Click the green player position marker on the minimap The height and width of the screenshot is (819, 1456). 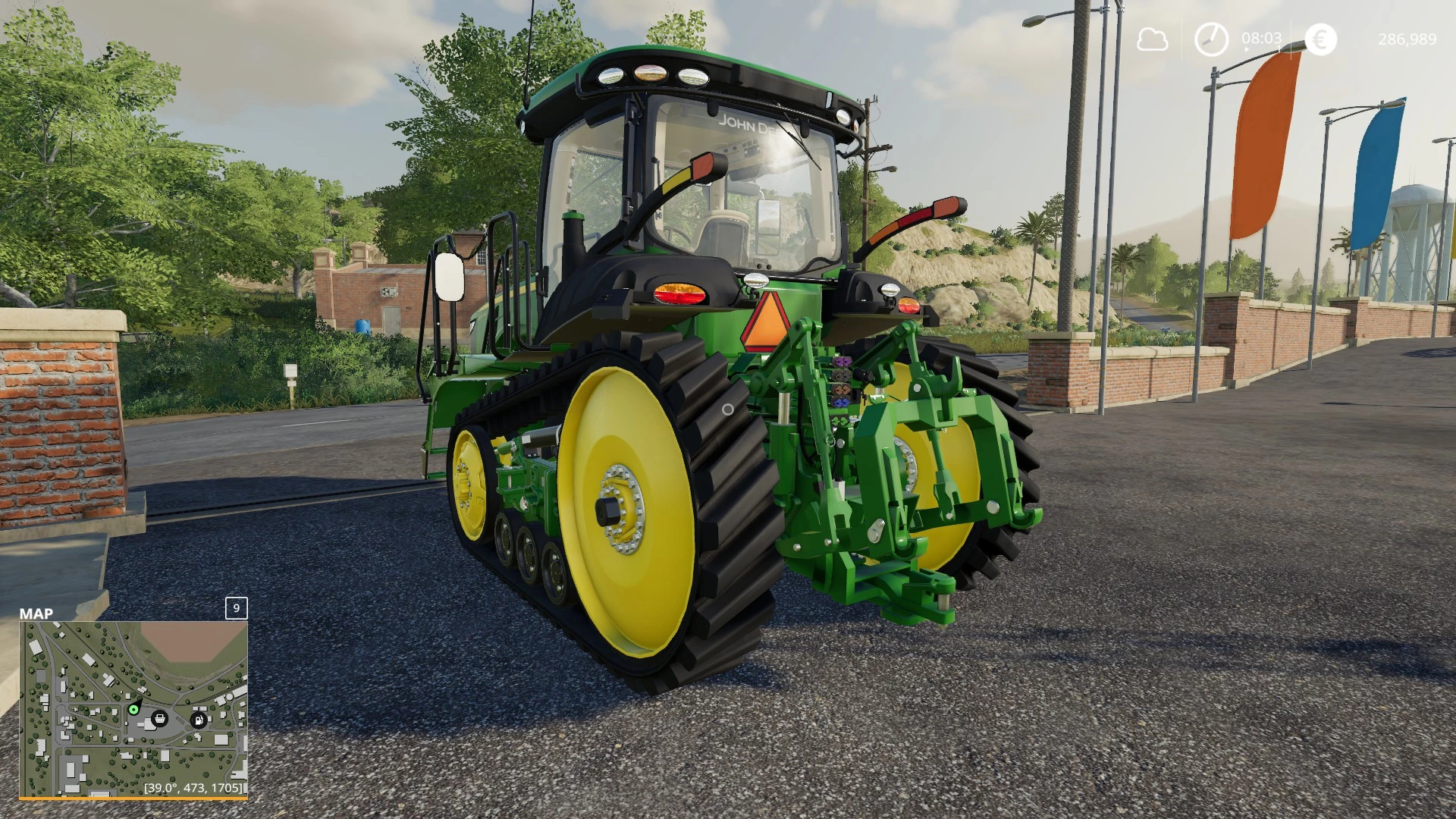tap(133, 710)
